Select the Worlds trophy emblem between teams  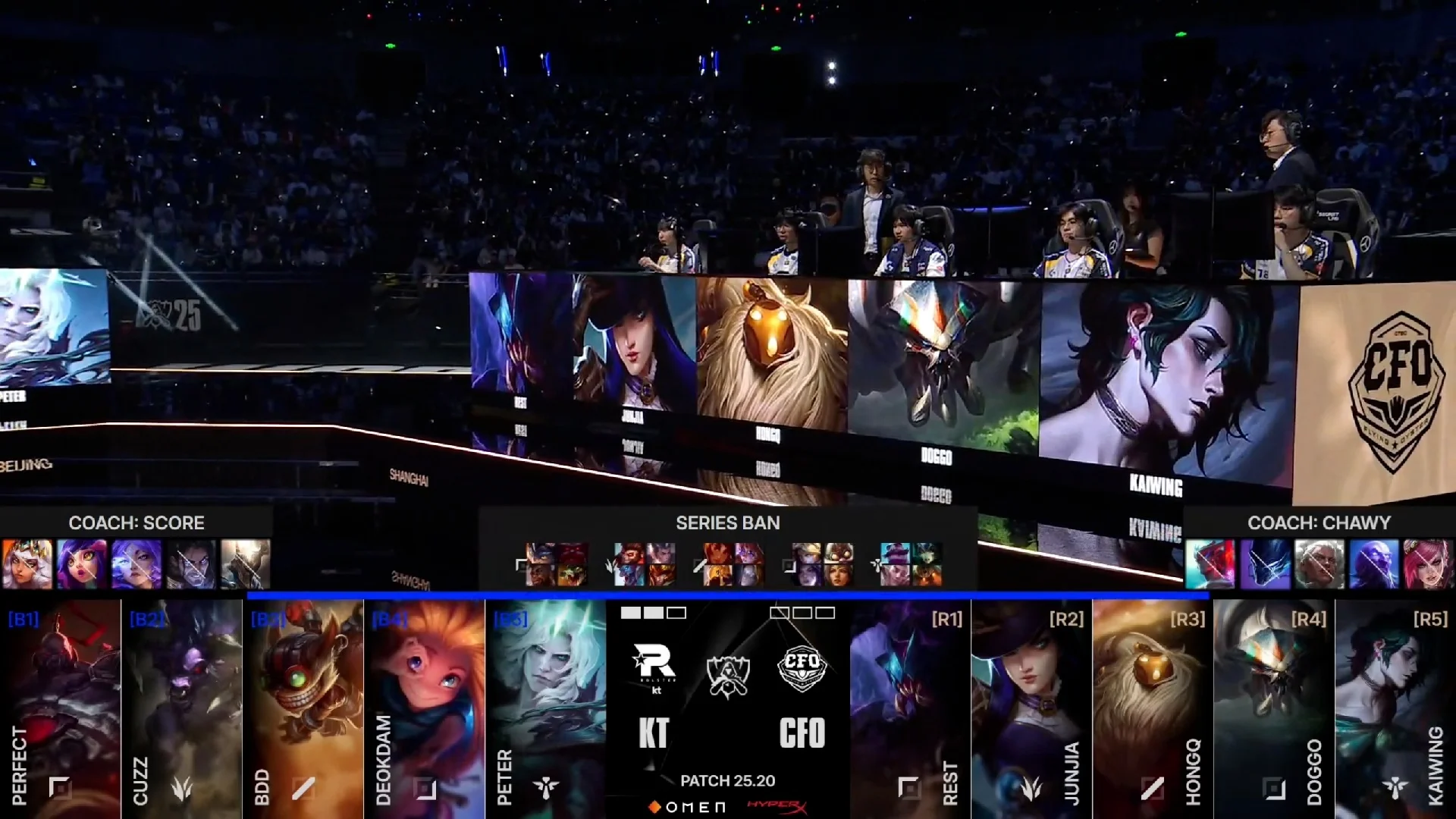tap(728, 675)
